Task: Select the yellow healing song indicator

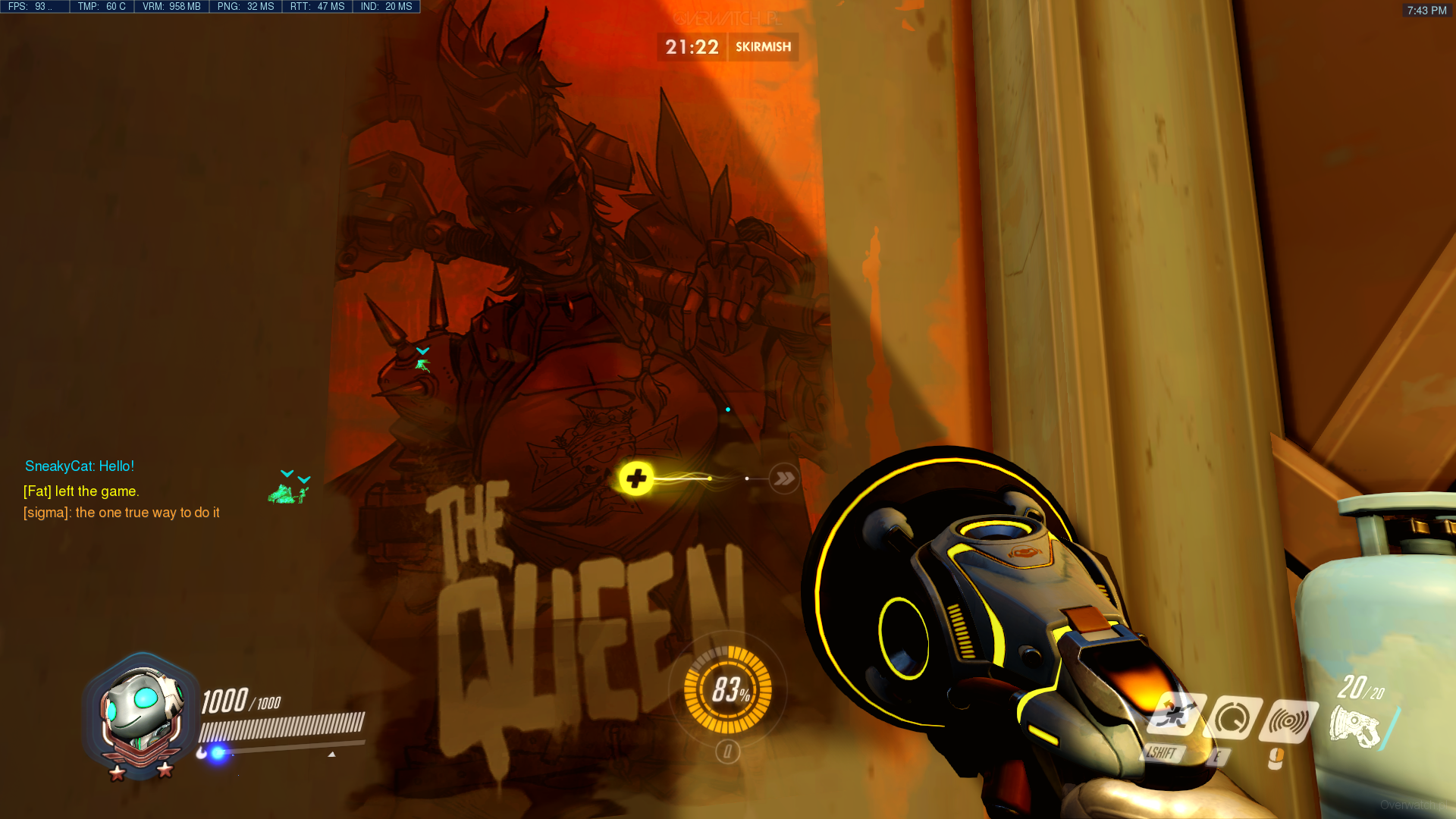Action: click(x=636, y=479)
